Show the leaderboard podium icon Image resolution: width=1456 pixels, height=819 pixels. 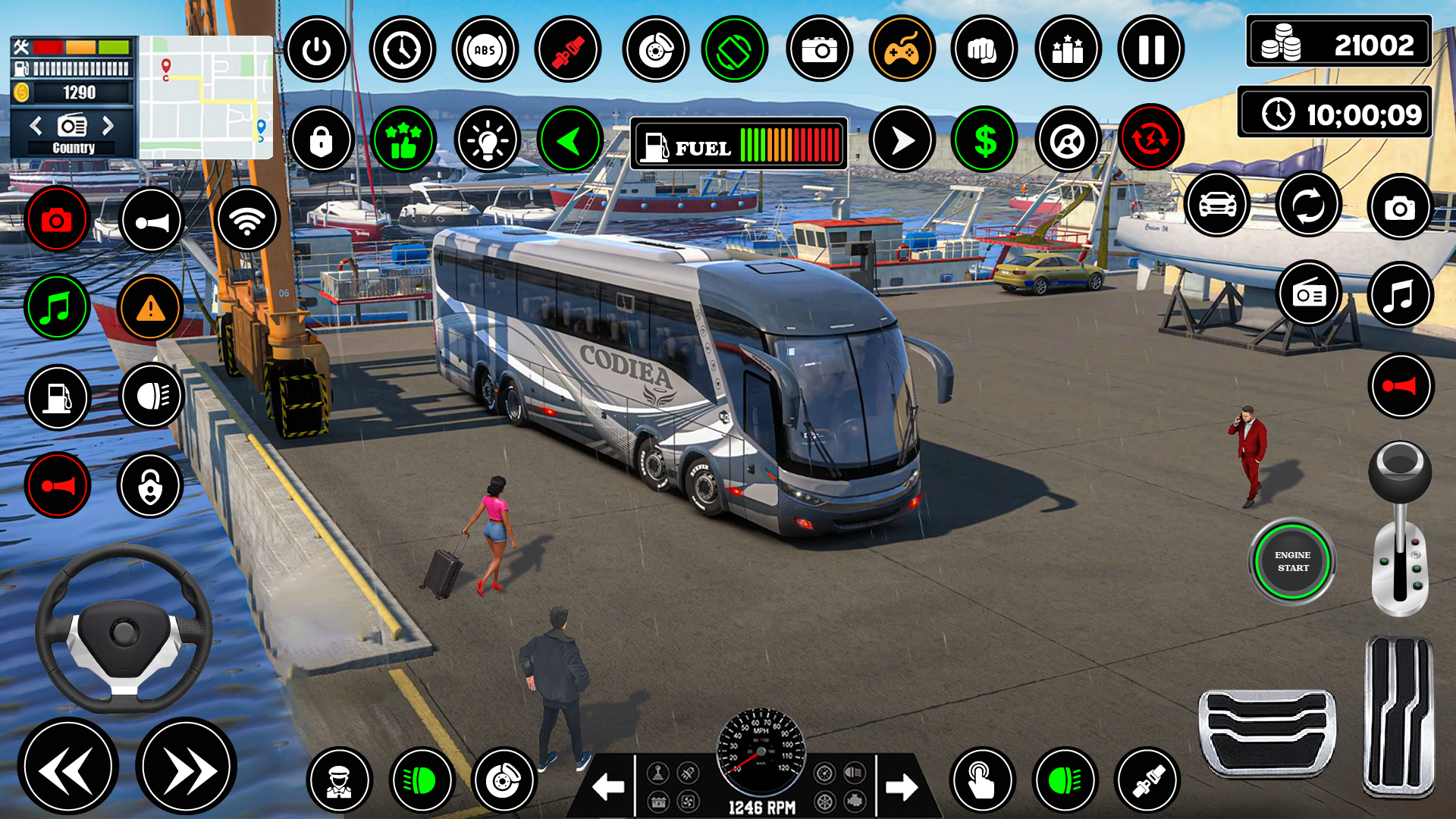[x=1068, y=50]
